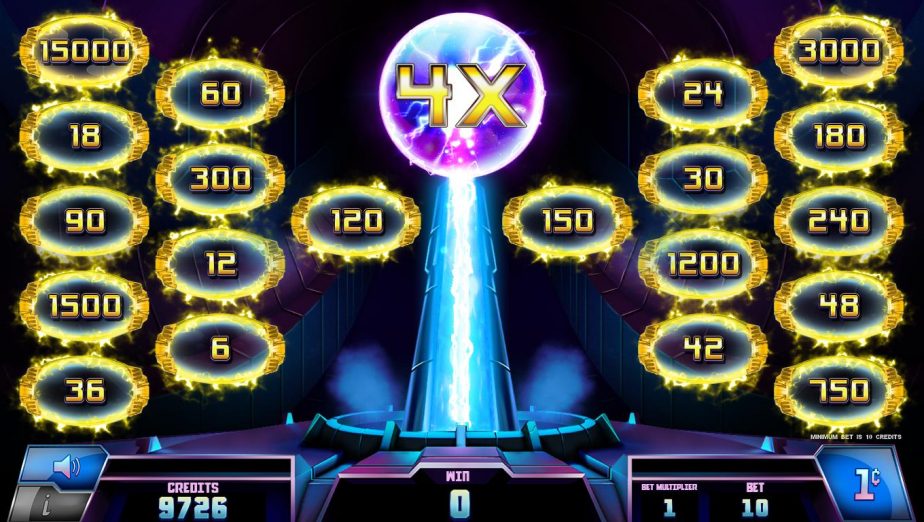Screen dimensions: 924x522
Task: Select the 1500 prize oval
Action: pyautogui.click(x=84, y=306)
